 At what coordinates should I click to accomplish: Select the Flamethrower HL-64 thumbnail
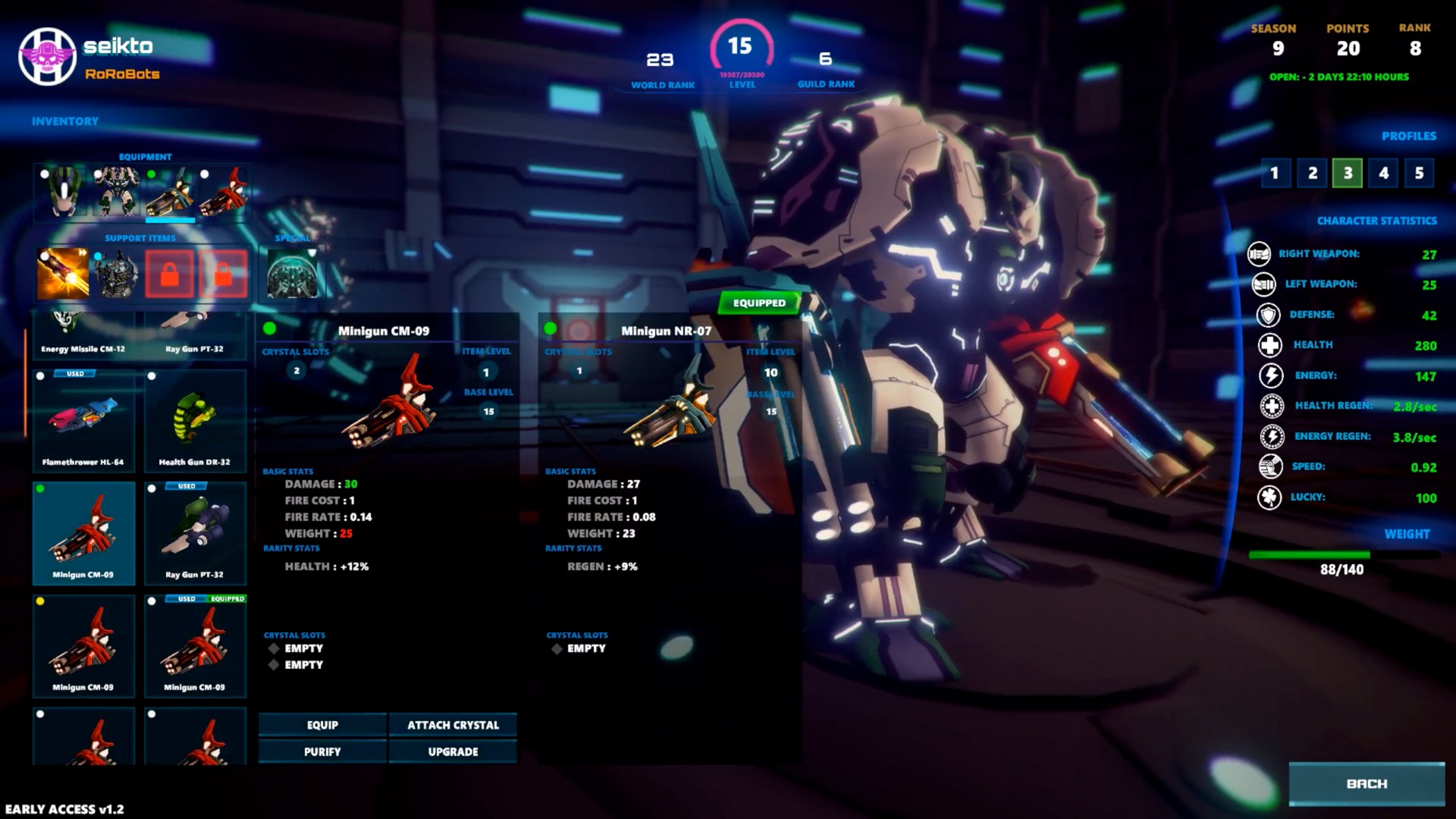click(83, 417)
